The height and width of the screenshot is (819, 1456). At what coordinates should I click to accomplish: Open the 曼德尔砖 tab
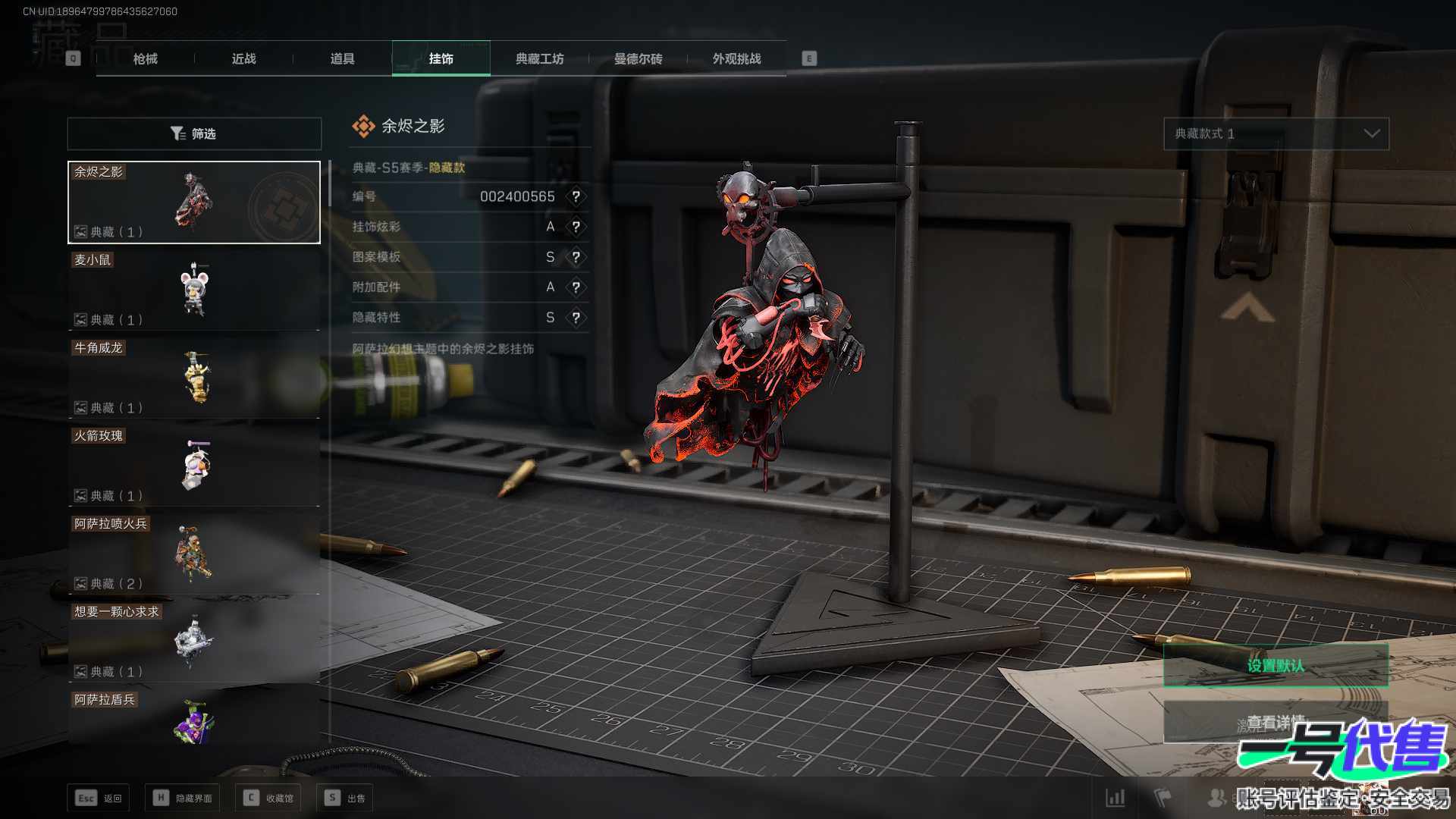coord(638,58)
